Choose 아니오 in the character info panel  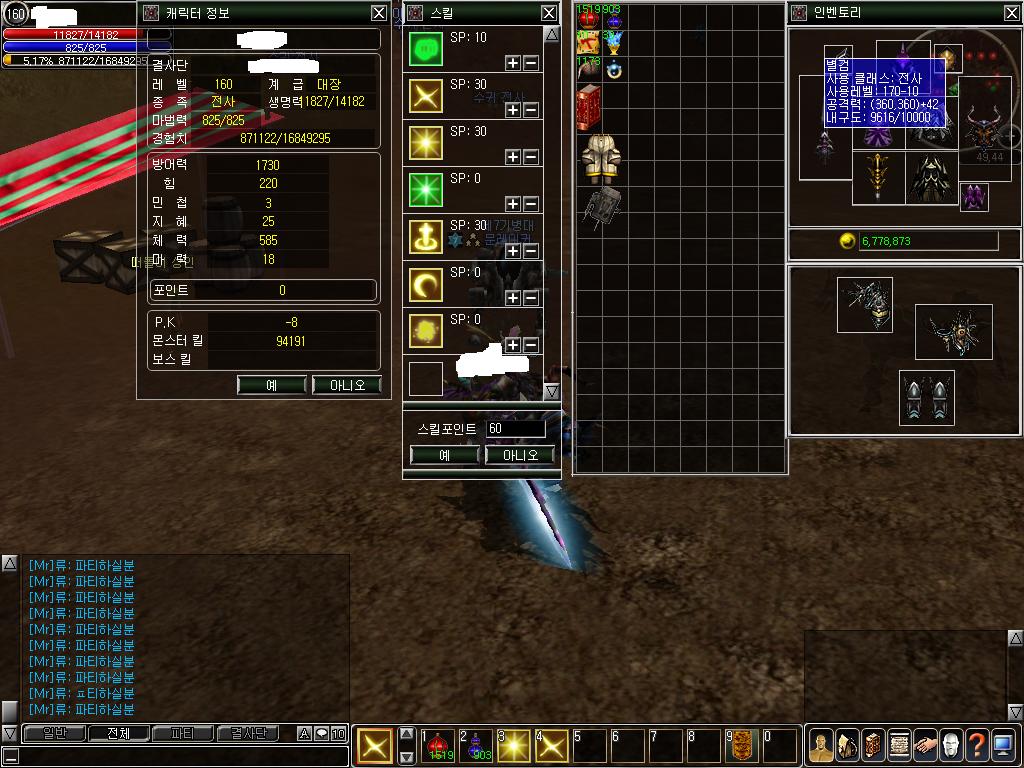(347, 385)
